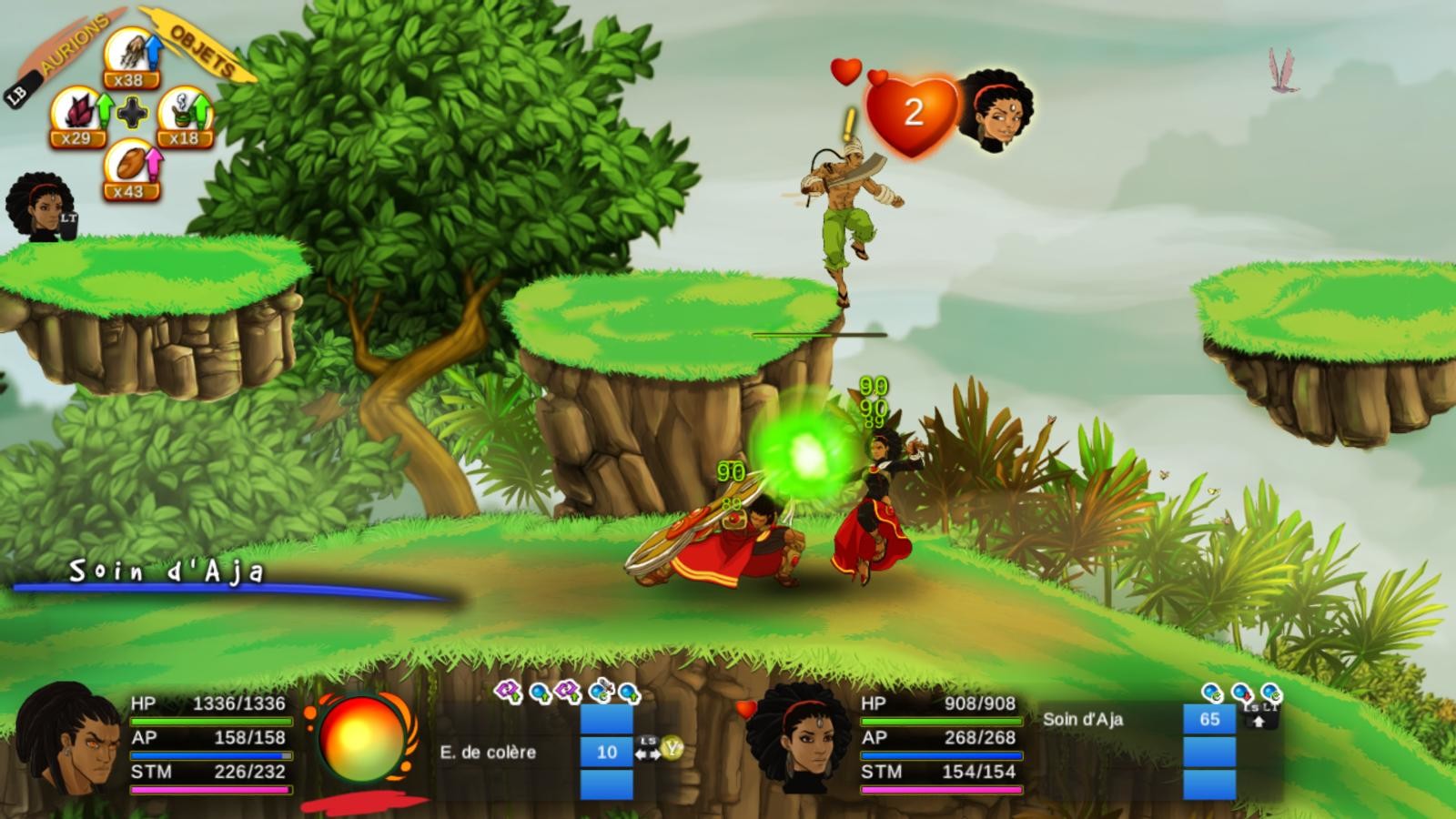
Task: Click the LT icon on Erine's portrait
Action: click(x=67, y=218)
